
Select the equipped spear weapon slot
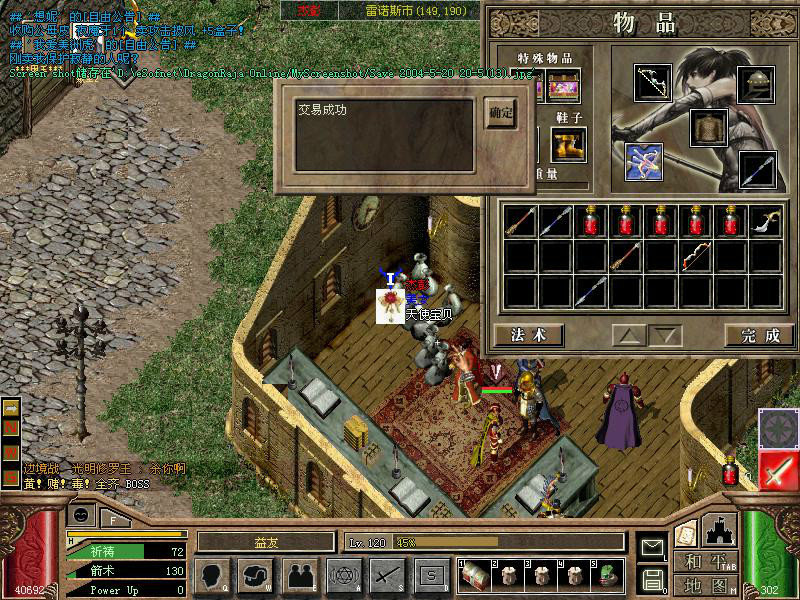757,169
